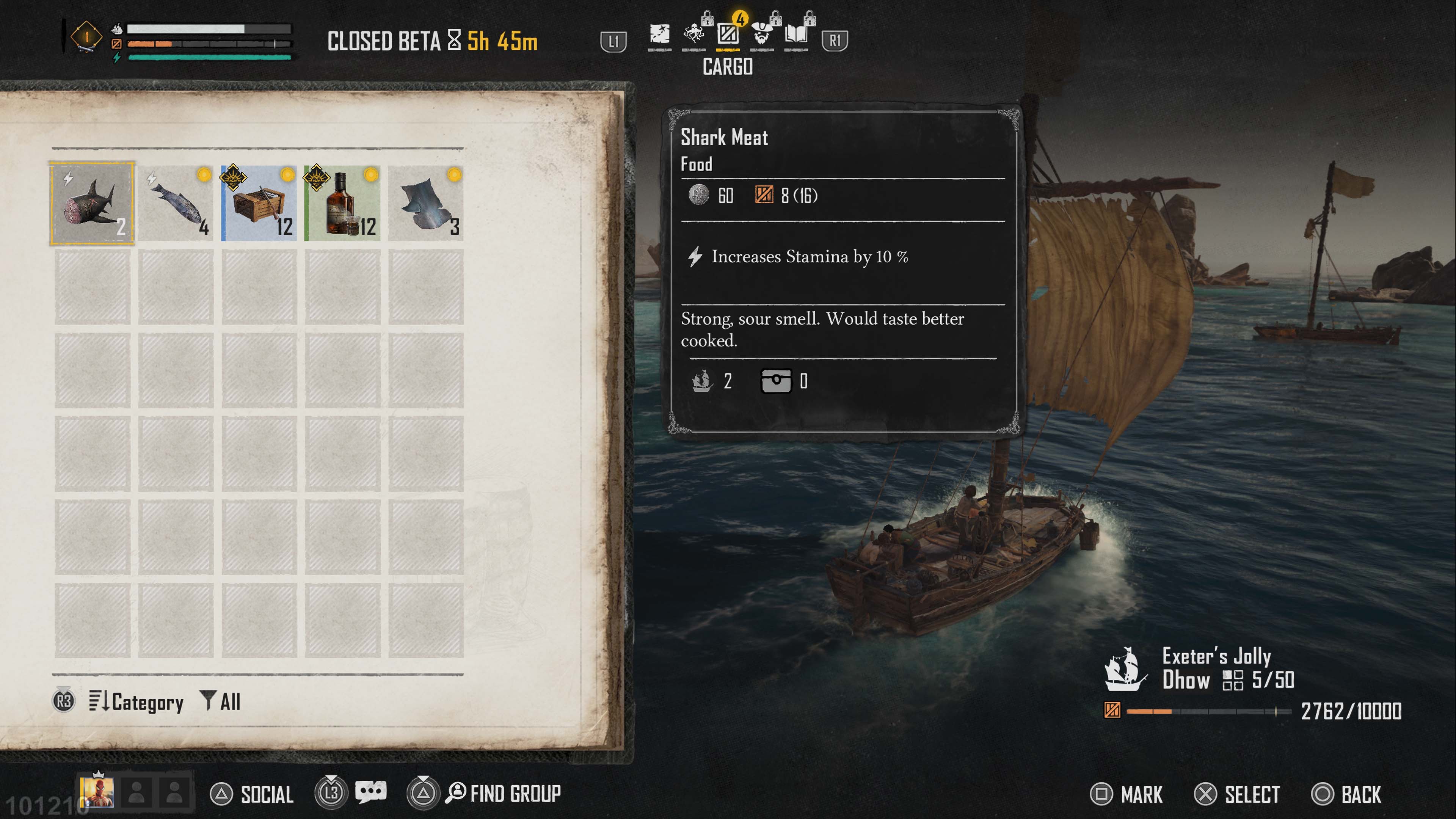Select the shark skin cargo slot

click(x=425, y=203)
